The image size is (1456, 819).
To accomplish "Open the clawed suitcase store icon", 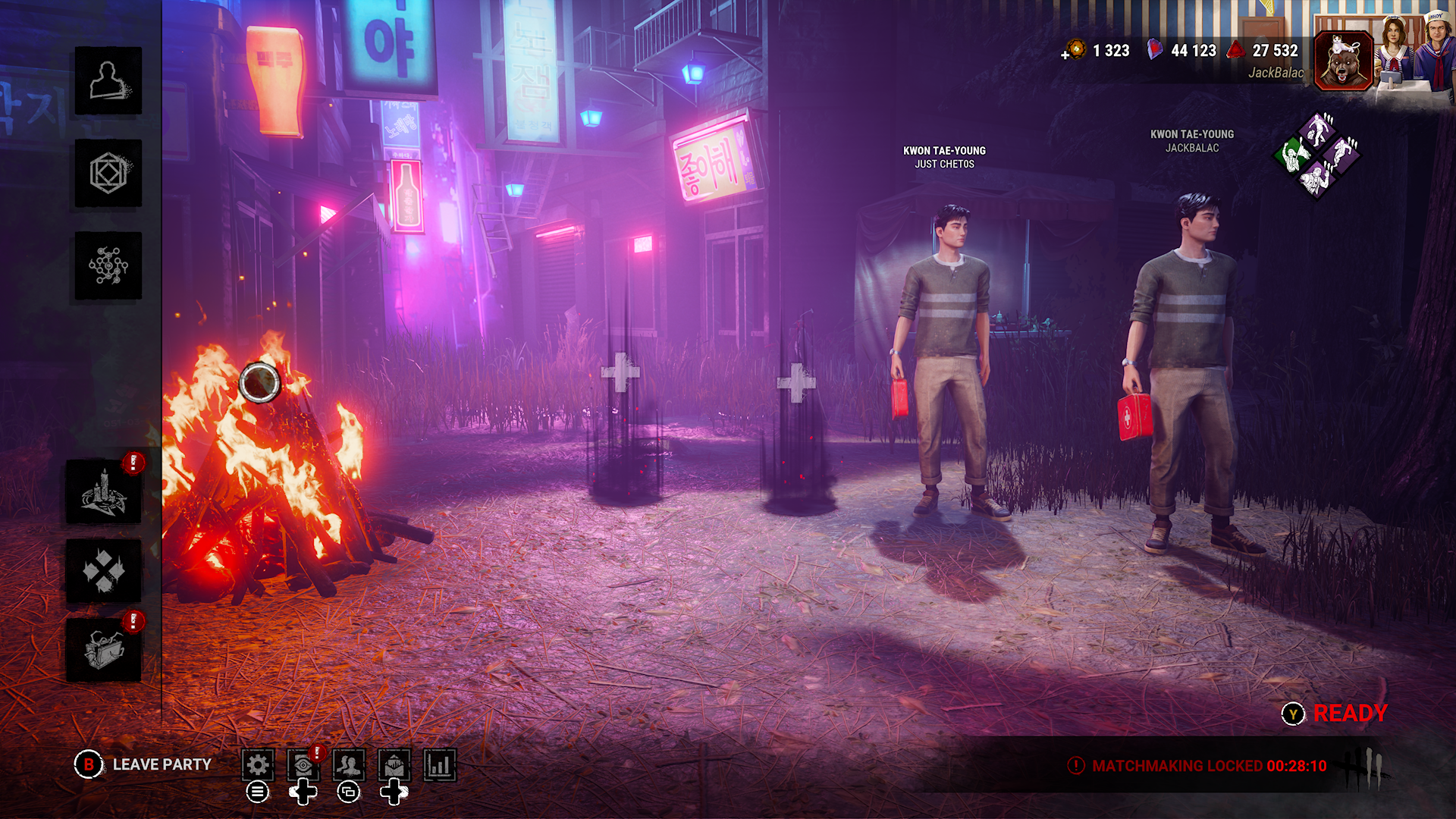I will coord(104,650).
